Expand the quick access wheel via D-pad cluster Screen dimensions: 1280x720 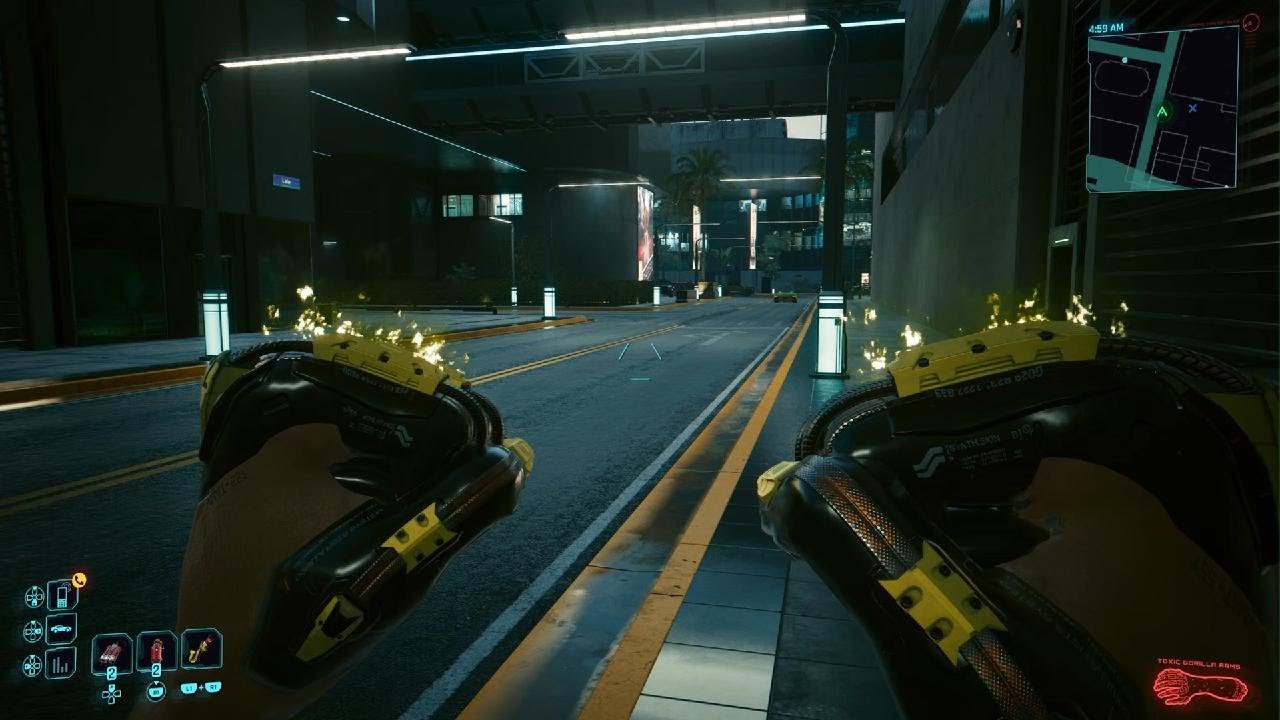[x=110, y=694]
